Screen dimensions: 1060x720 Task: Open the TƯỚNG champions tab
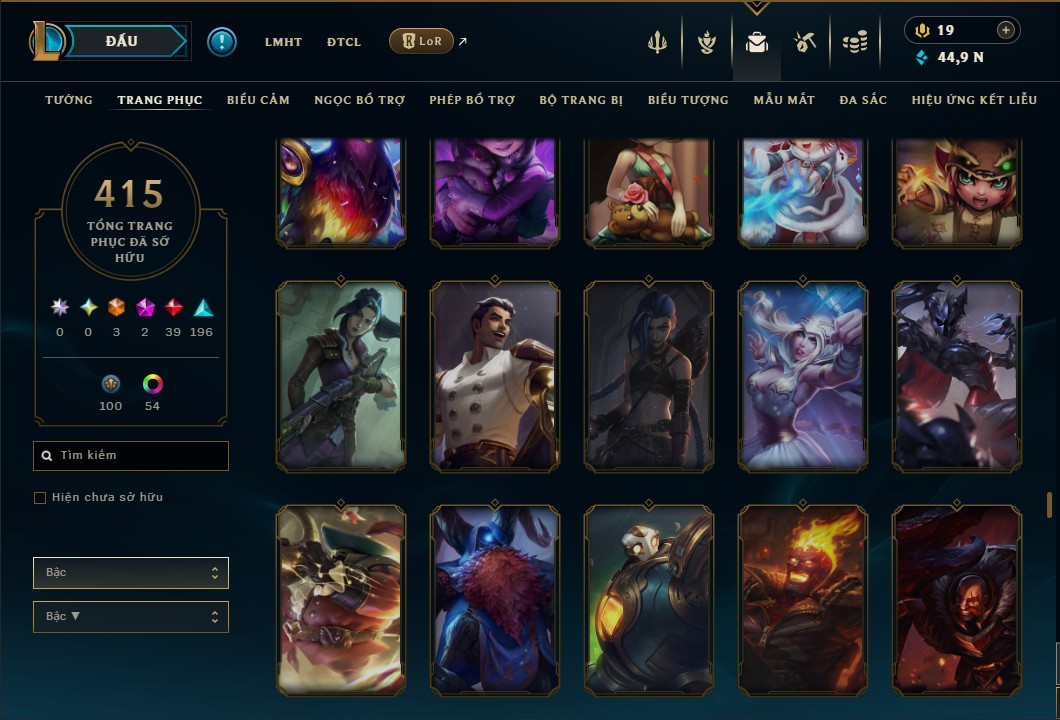click(69, 100)
